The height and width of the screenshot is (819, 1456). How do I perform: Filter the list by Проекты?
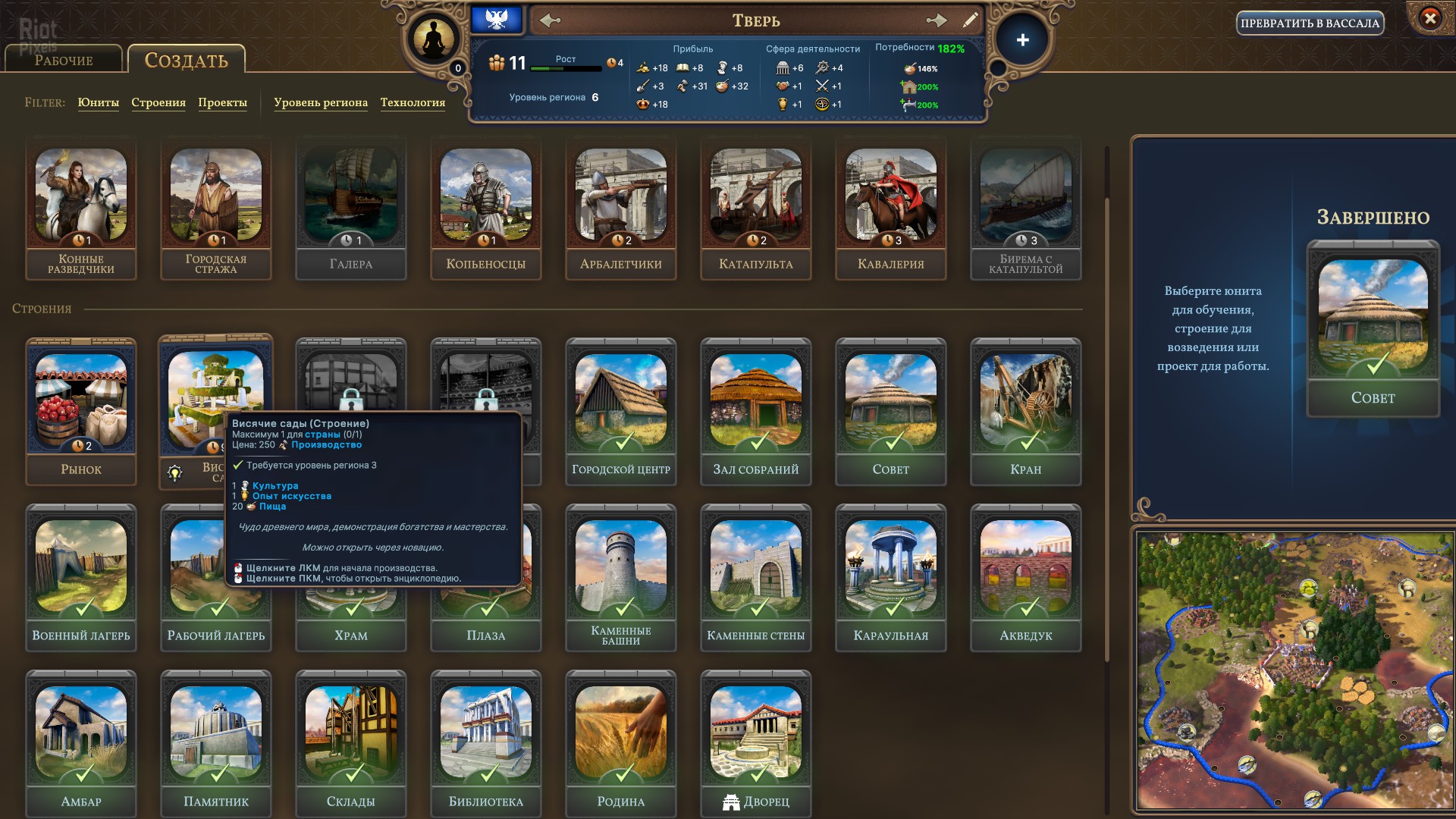point(222,102)
